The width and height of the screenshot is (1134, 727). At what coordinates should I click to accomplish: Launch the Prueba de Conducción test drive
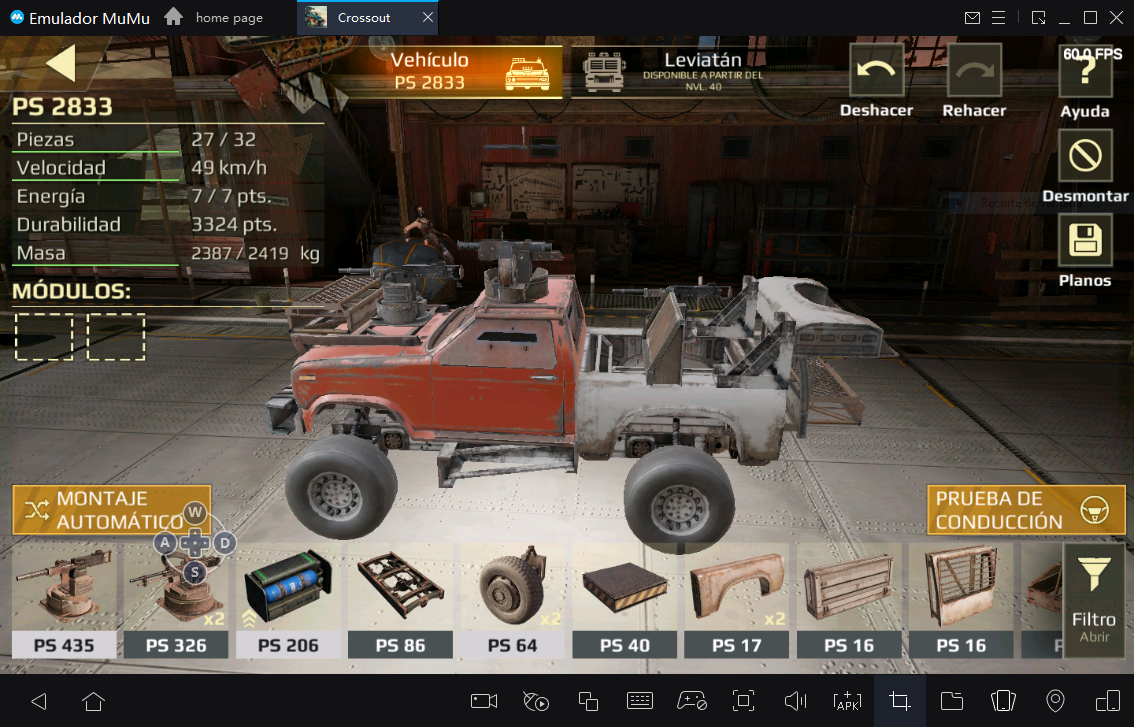(1026, 510)
